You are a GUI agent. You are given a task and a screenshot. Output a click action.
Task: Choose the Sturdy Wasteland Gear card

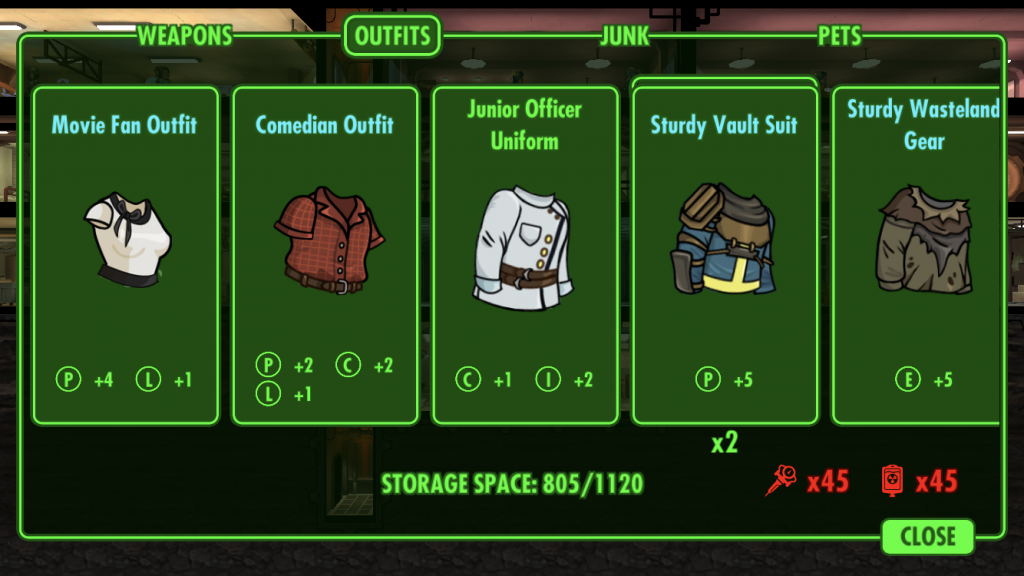(918, 255)
